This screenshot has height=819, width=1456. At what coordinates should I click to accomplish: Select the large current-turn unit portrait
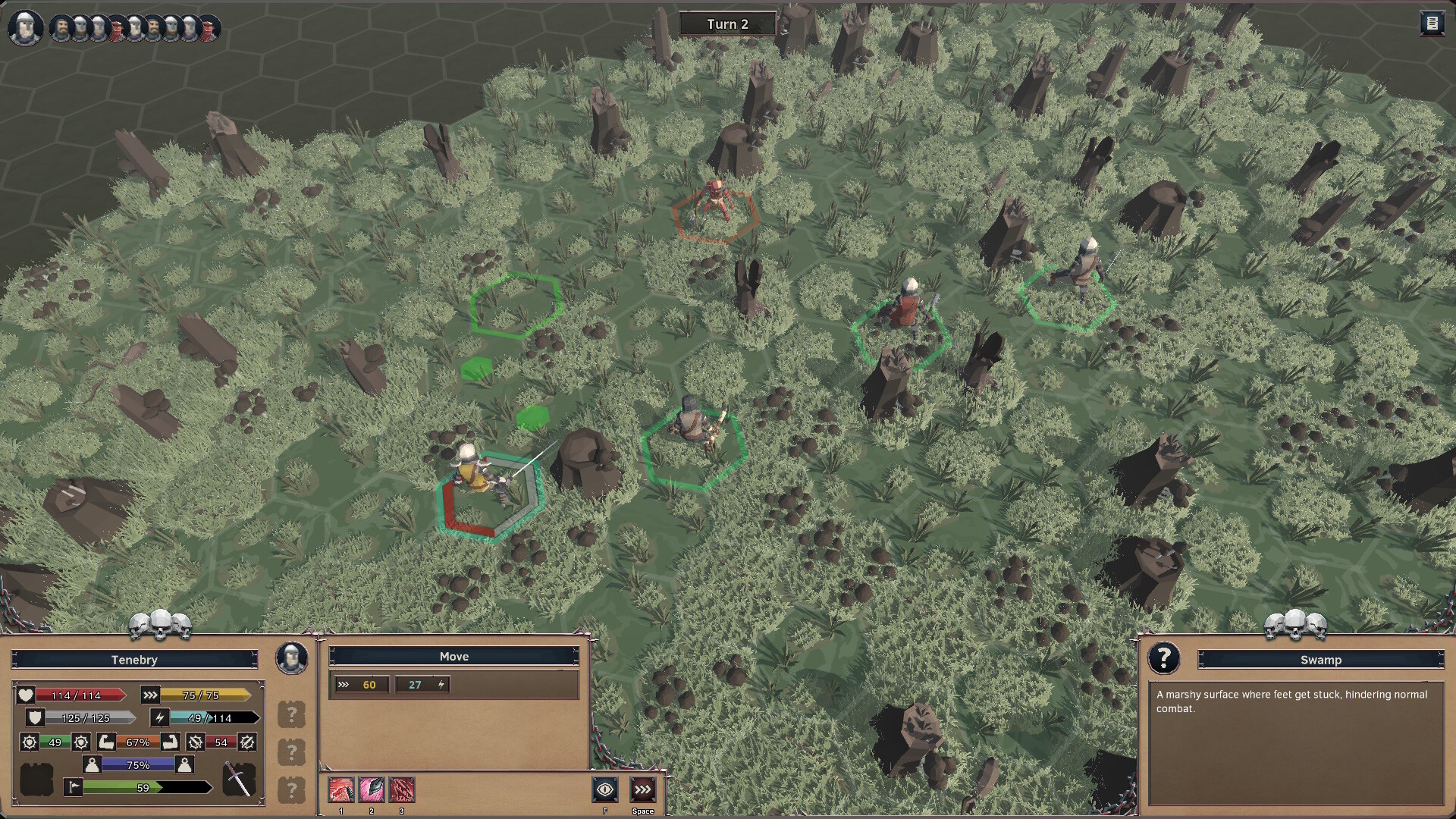25,27
